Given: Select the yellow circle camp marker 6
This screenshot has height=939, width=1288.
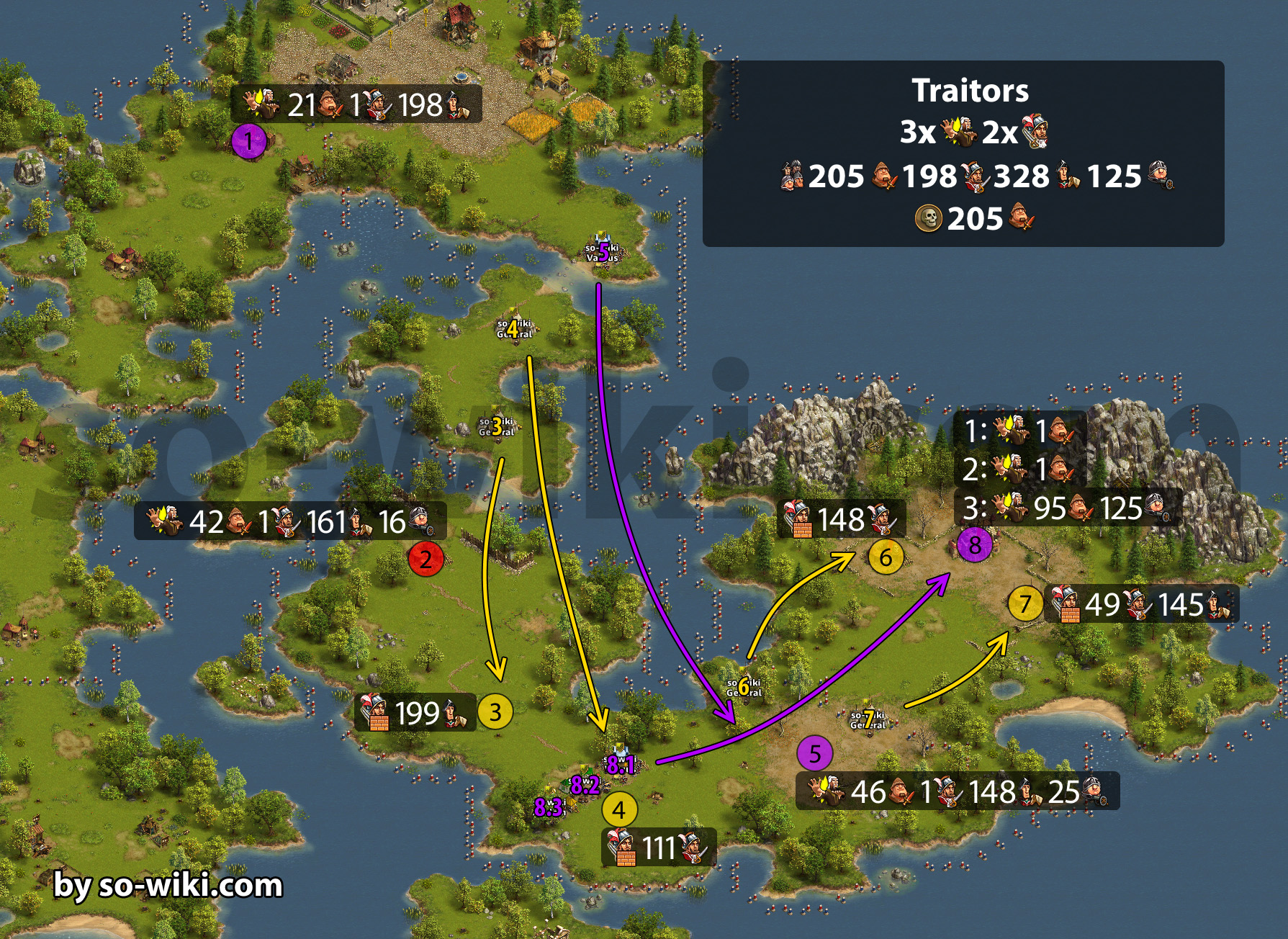Looking at the screenshot, I should (885, 557).
